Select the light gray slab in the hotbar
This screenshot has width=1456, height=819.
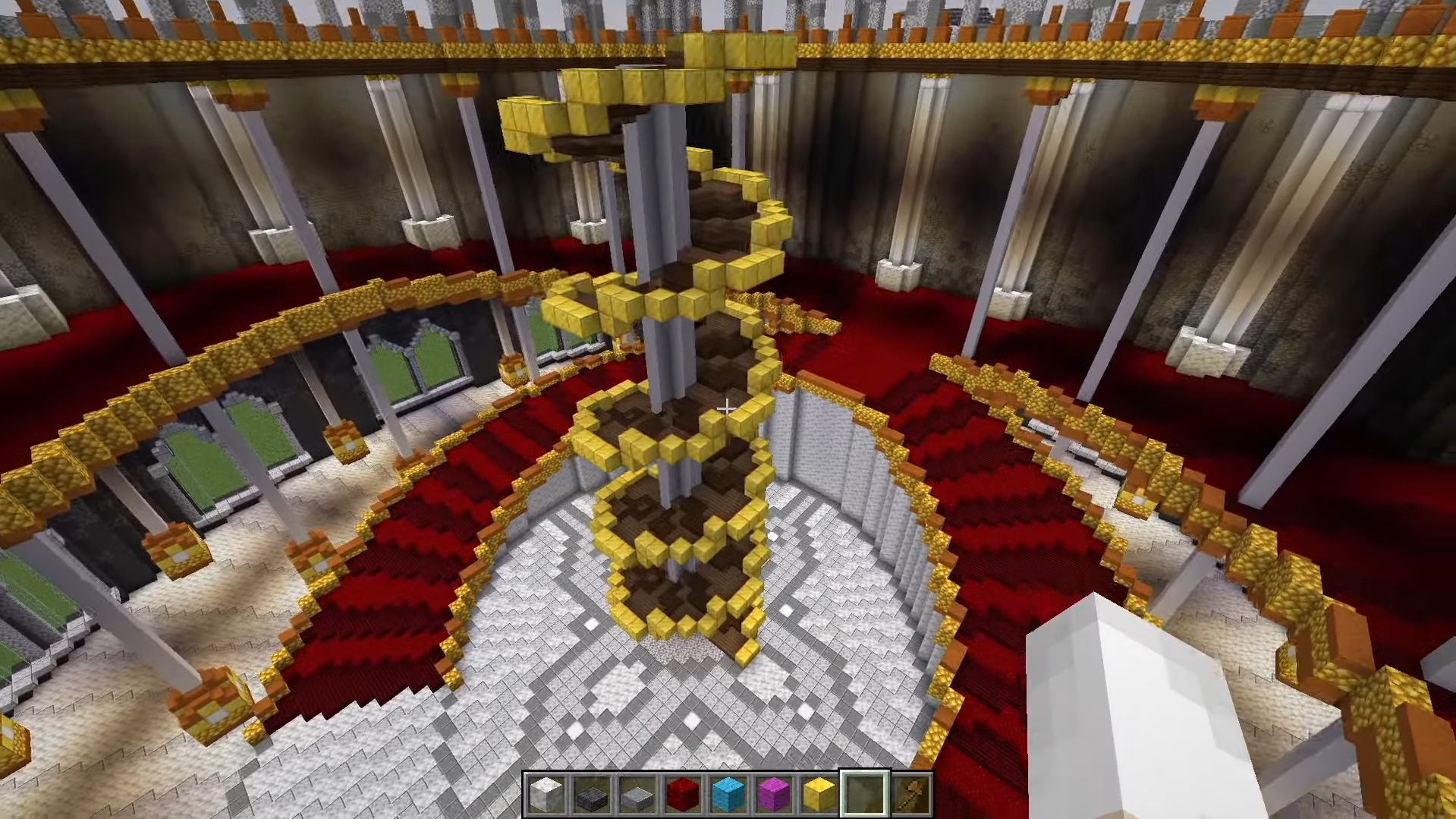tap(637, 794)
